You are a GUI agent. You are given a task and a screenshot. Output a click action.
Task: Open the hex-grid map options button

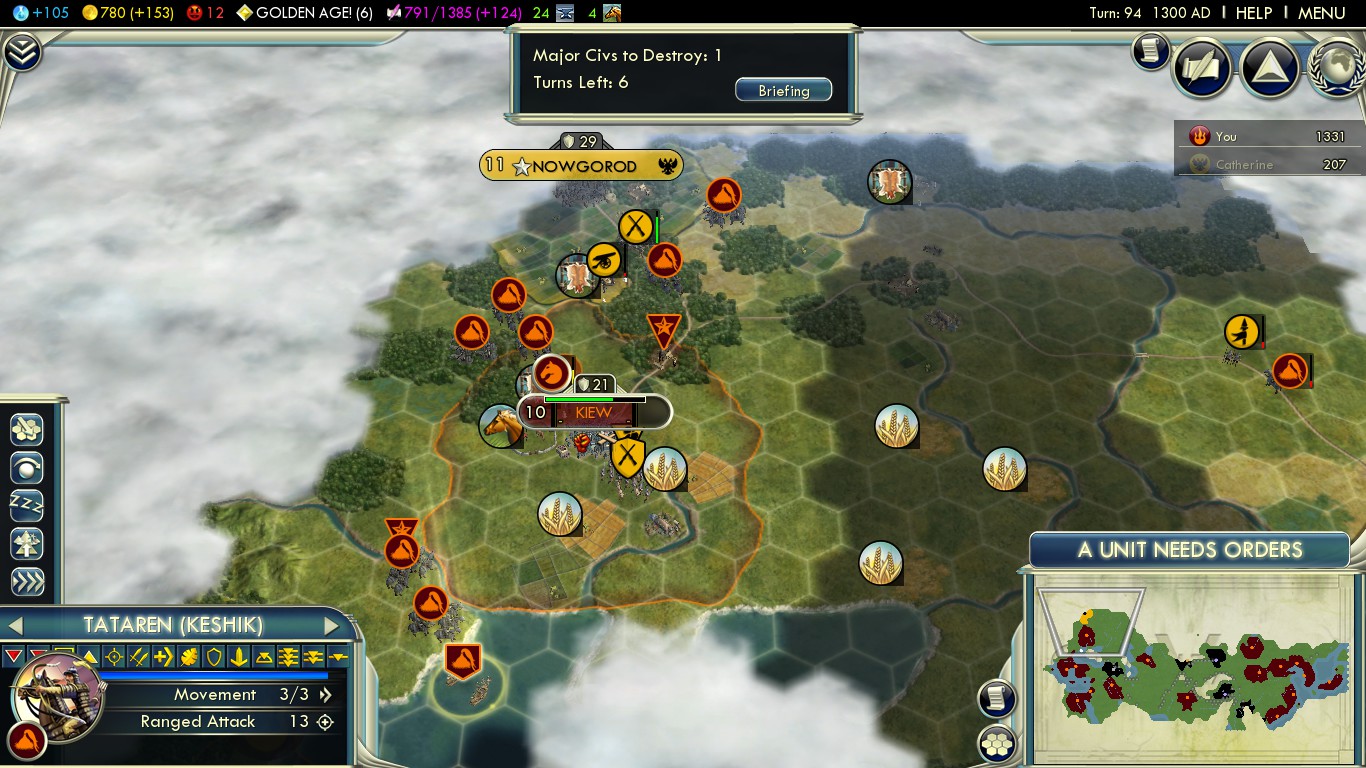pyautogui.click(x=997, y=743)
